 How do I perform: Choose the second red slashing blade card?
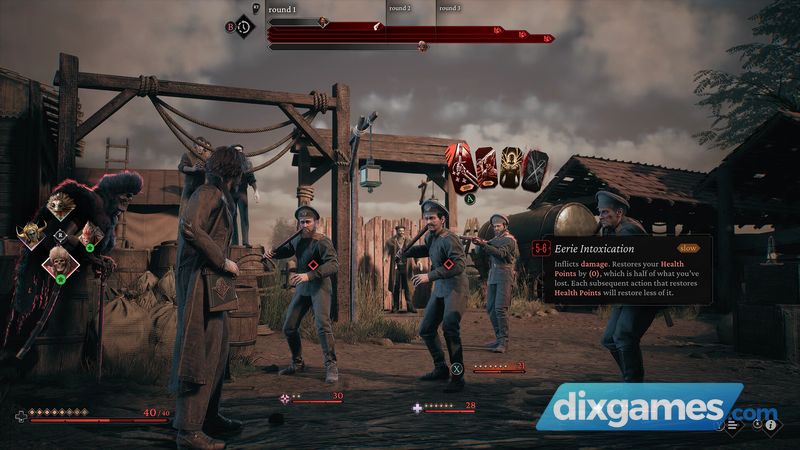tap(487, 169)
